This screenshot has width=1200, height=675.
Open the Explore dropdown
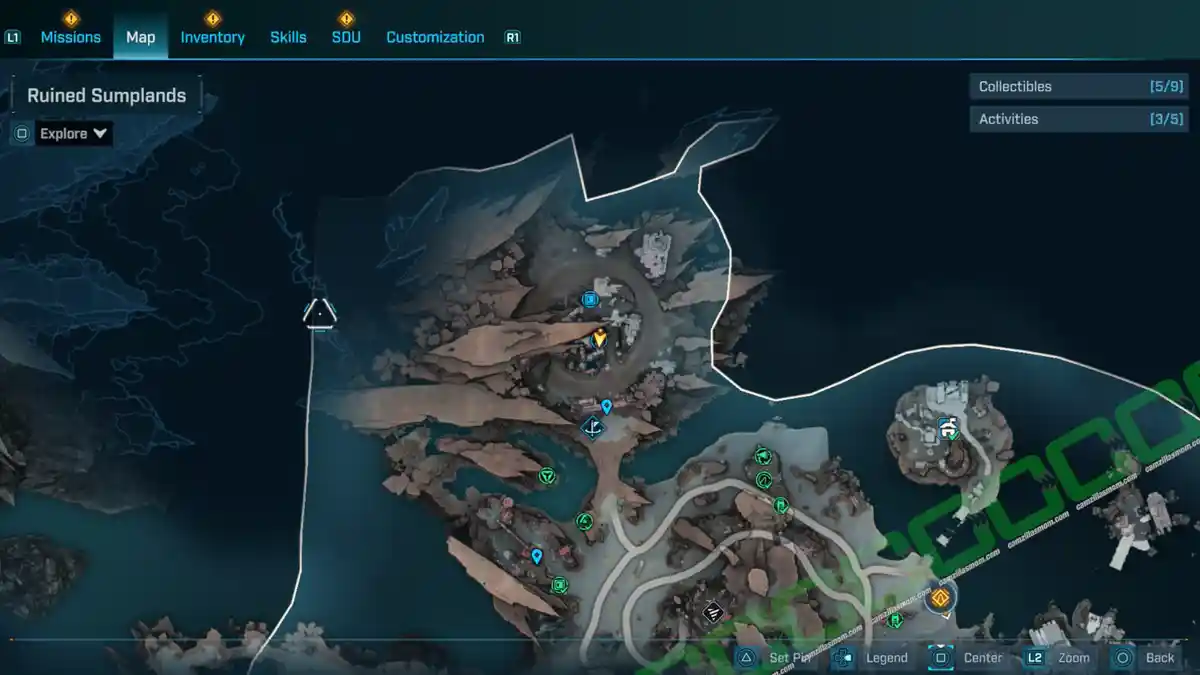coord(73,133)
